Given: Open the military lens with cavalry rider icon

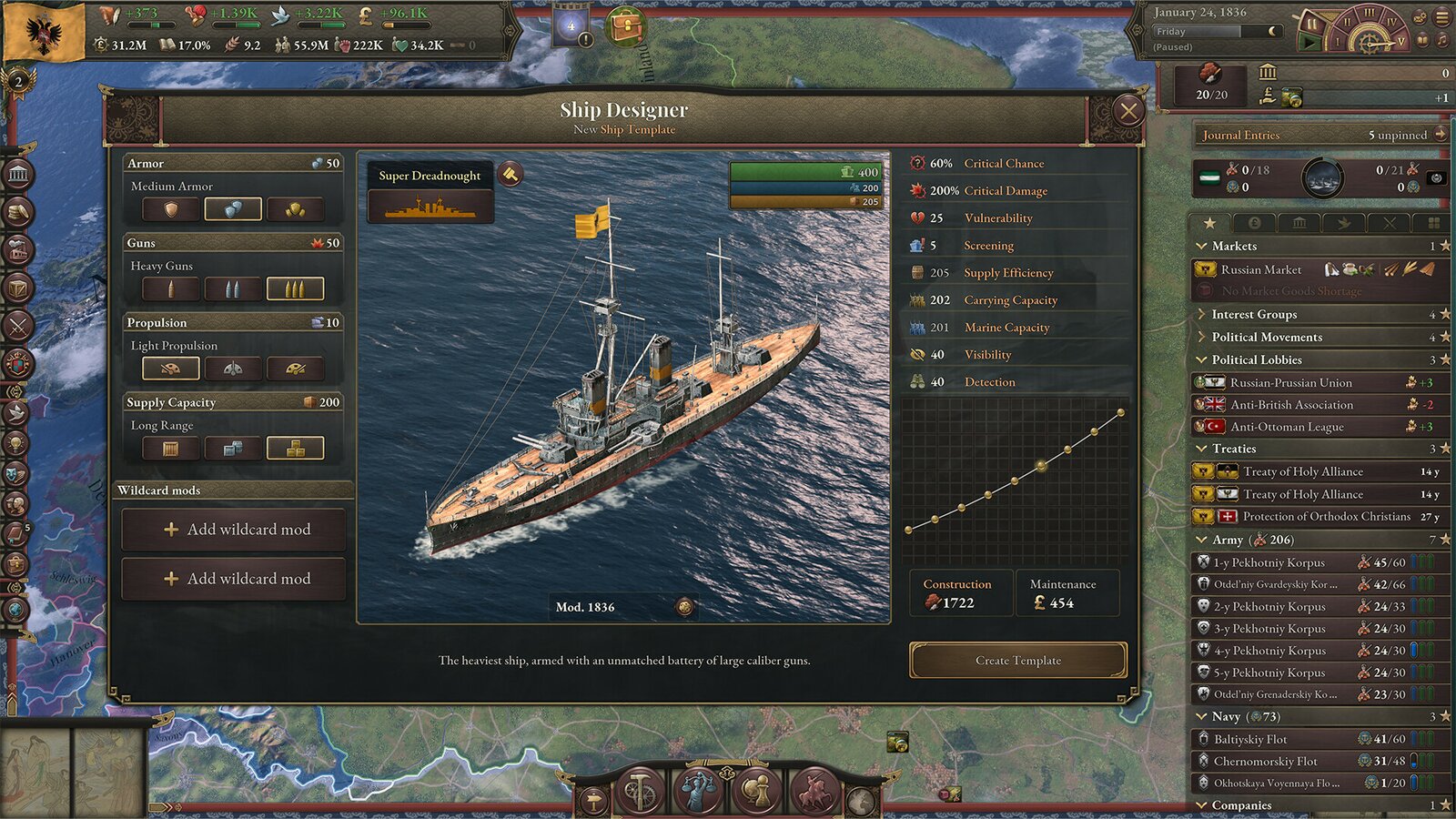Looking at the screenshot, I should tap(814, 790).
